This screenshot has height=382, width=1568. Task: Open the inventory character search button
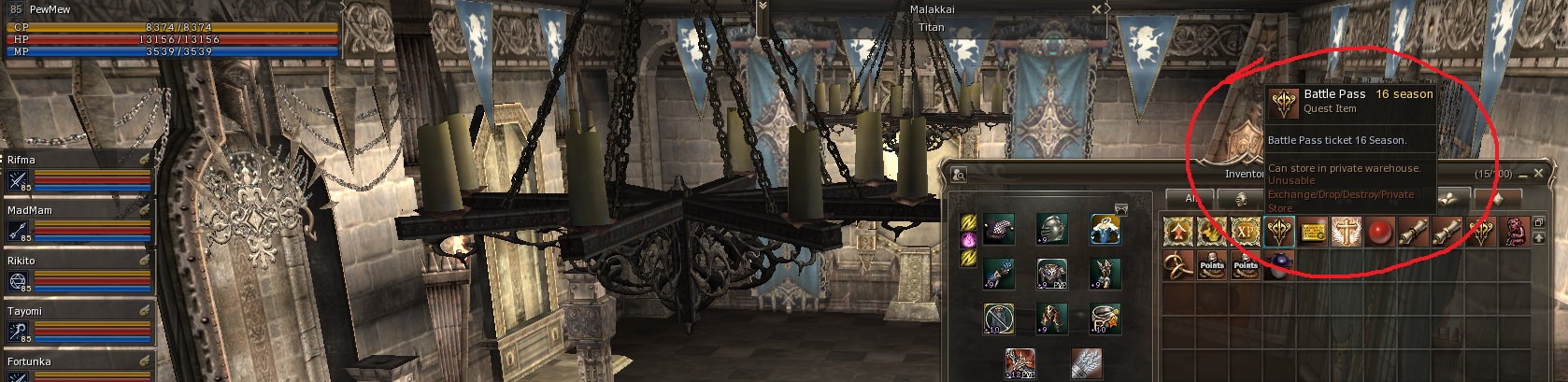point(959,174)
